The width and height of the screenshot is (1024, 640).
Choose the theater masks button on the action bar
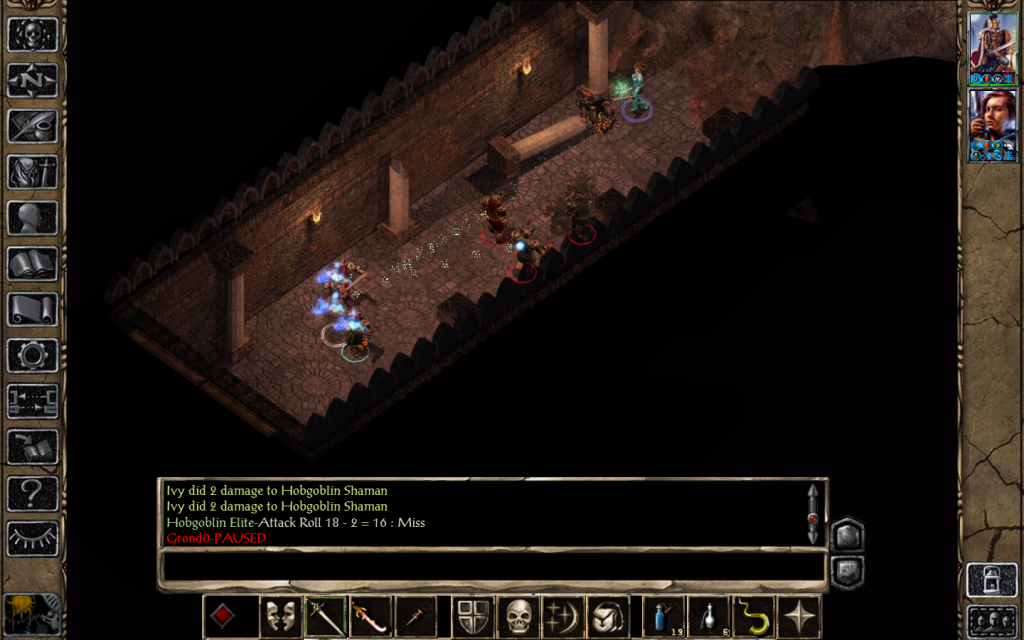281,616
